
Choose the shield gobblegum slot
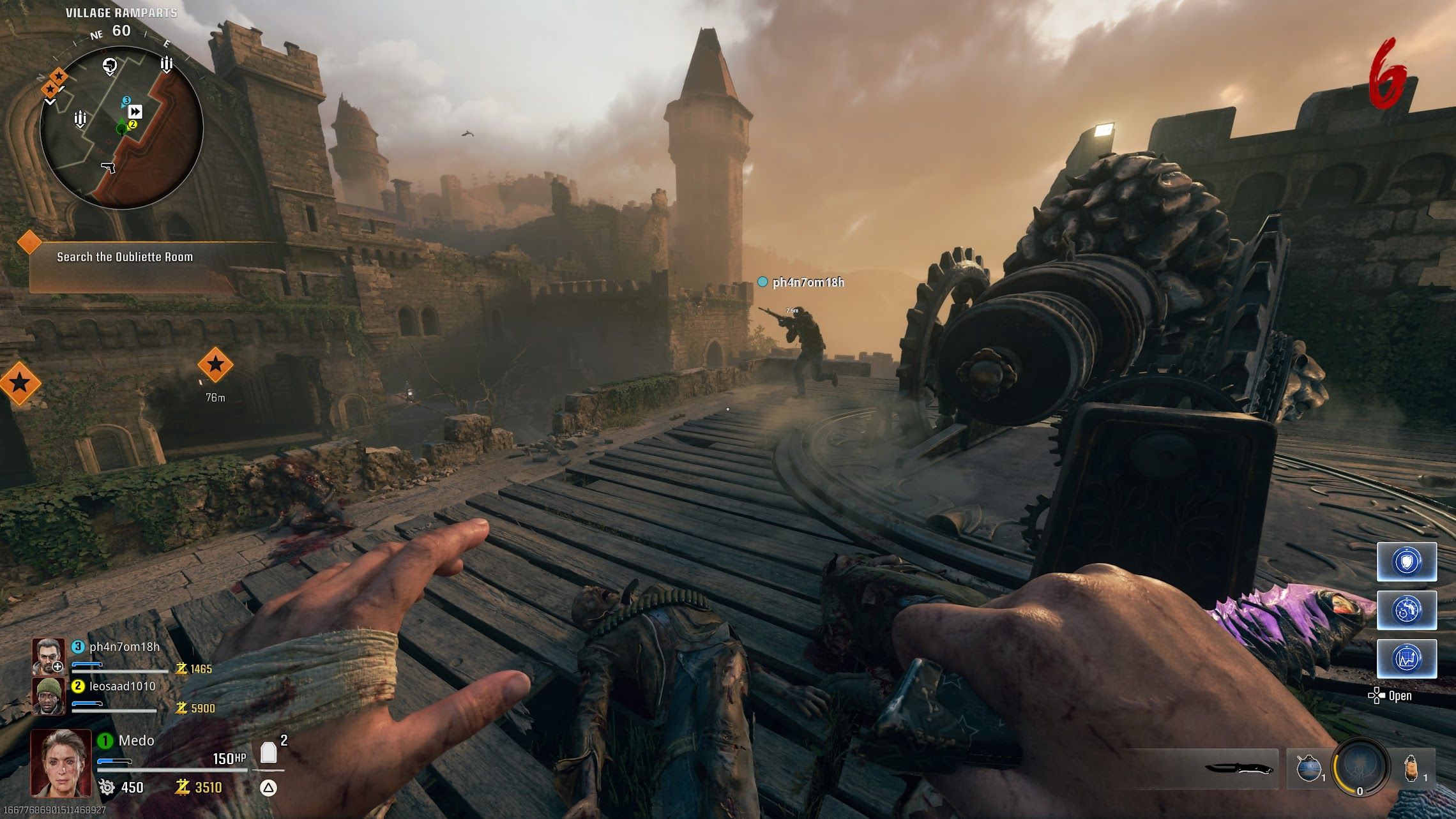point(1407,562)
